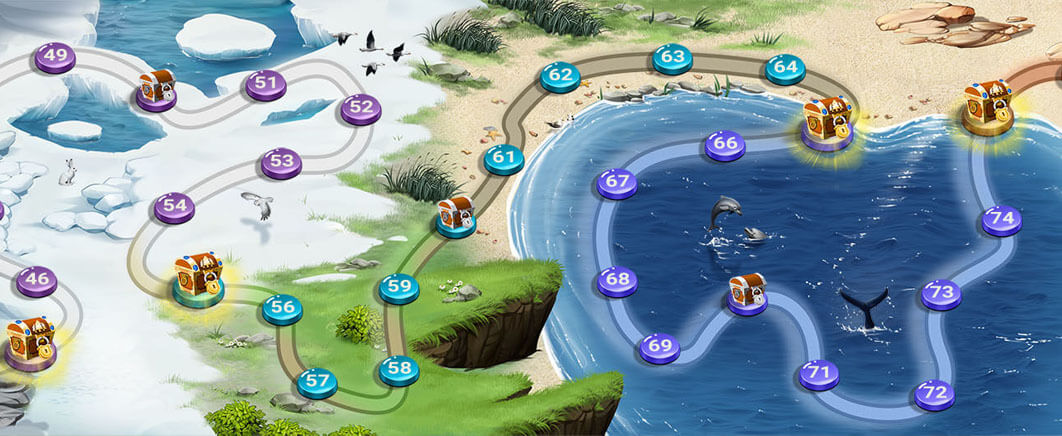Open level 57 on the grass path
Screen dimensions: 1062x436
click(x=317, y=381)
